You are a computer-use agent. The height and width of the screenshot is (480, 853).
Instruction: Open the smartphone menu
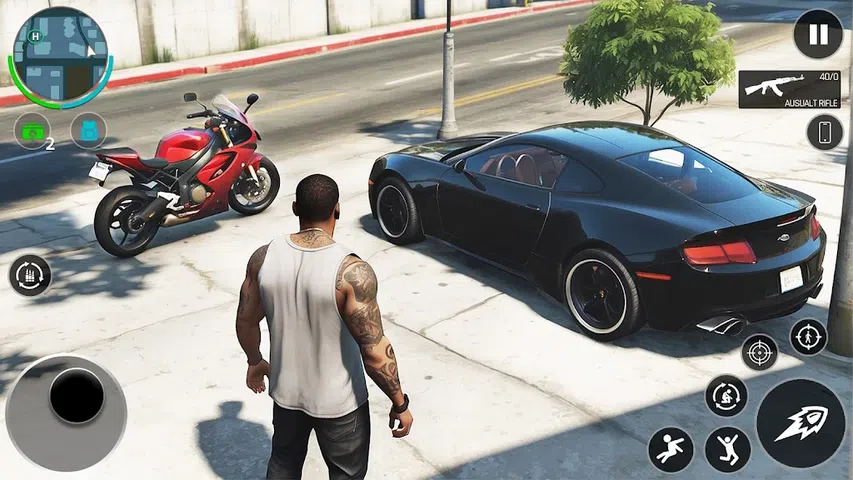click(824, 132)
